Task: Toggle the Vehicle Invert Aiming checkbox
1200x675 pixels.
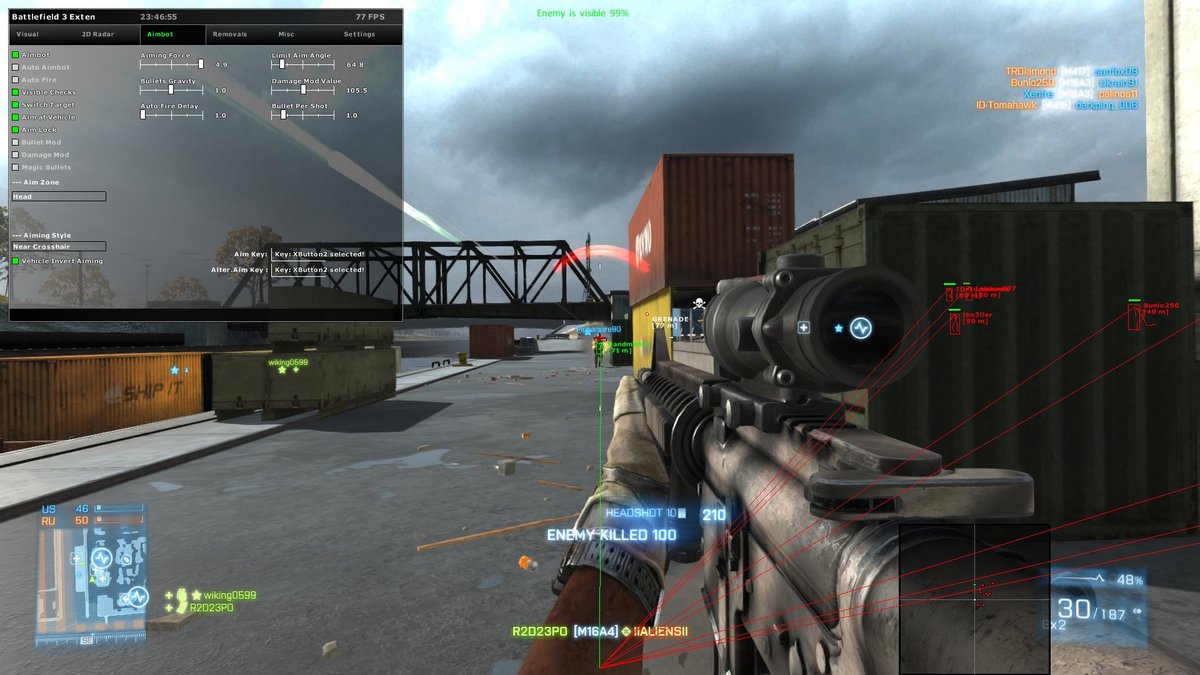Action: pyautogui.click(x=15, y=261)
